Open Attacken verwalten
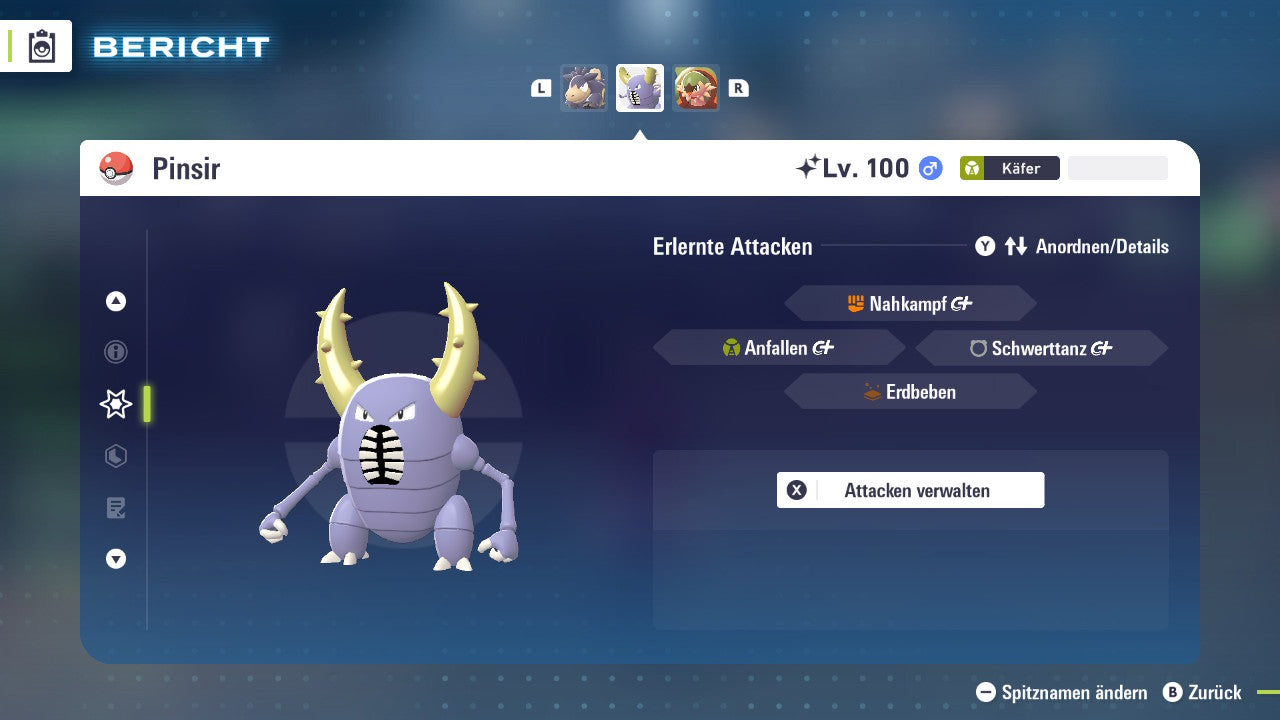The height and width of the screenshot is (720, 1280). pyautogui.click(x=910, y=490)
